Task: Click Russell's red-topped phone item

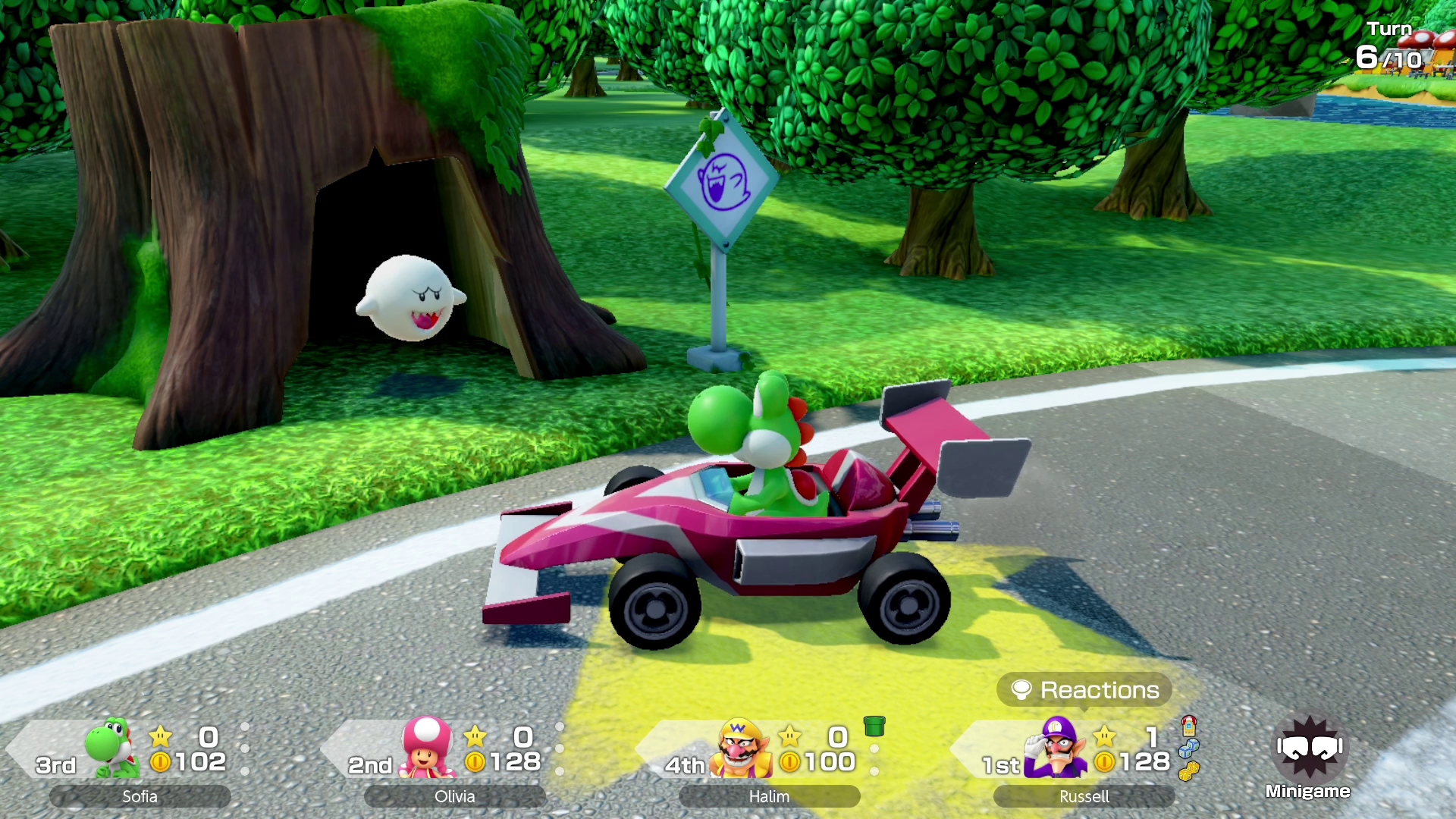Action: click(x=1188, y=726)
